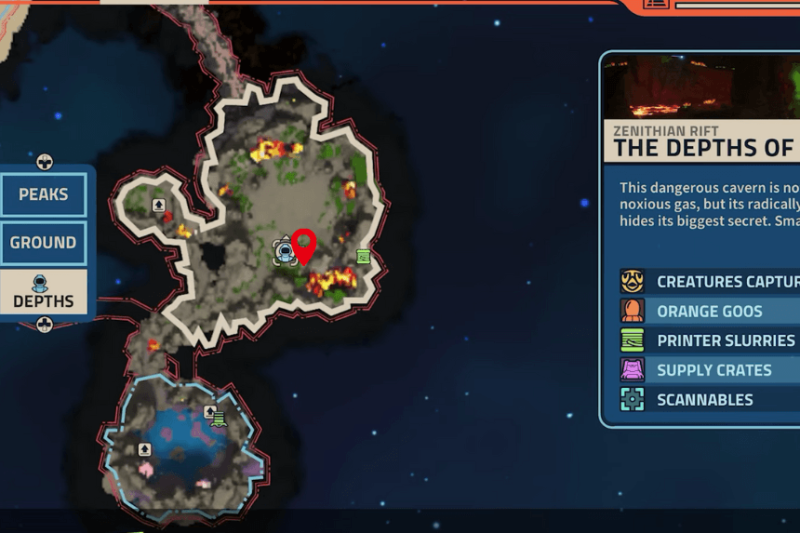Screen dimensions: 800x533
Task: Select the Ground map layer
Action: click(x=43, y=242)
